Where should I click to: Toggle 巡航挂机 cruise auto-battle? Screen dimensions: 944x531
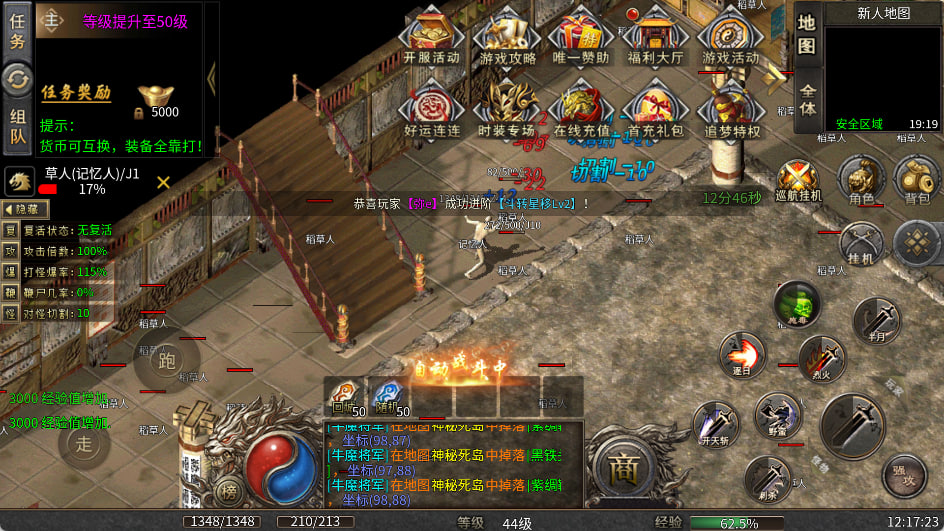click(x=798, y=180)
